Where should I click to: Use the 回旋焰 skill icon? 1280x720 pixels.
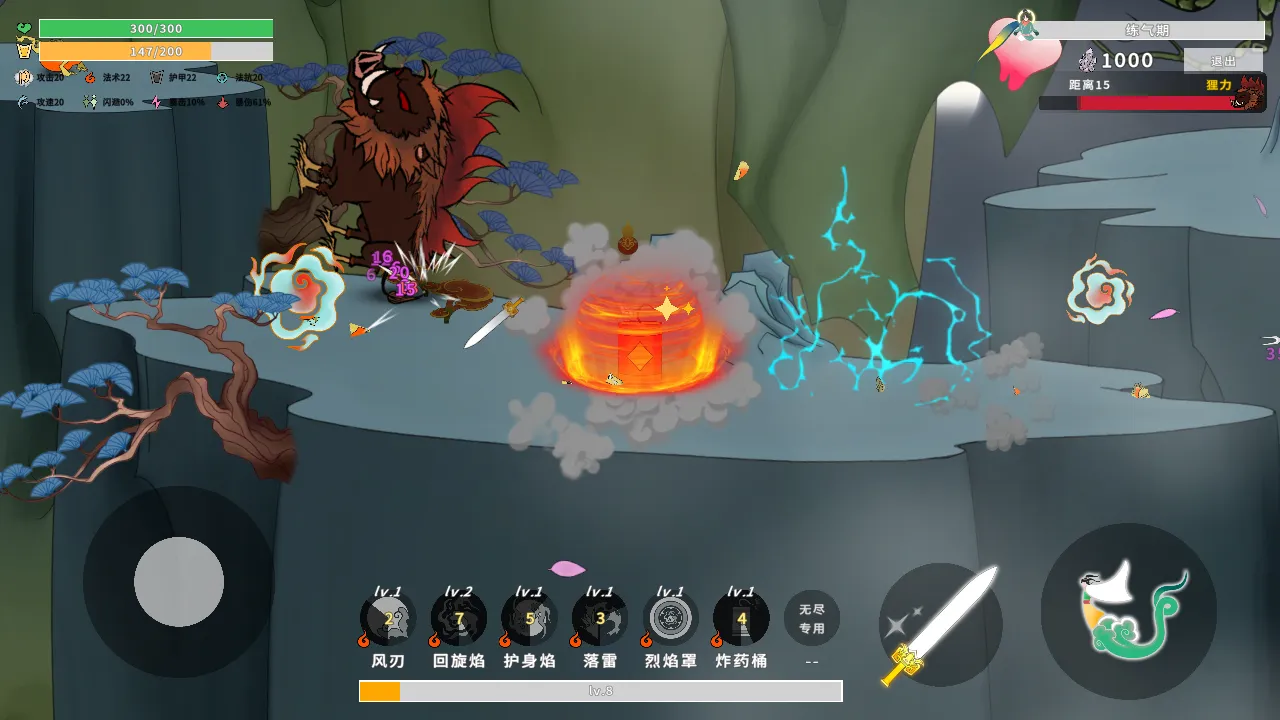(x=459, y=619)
